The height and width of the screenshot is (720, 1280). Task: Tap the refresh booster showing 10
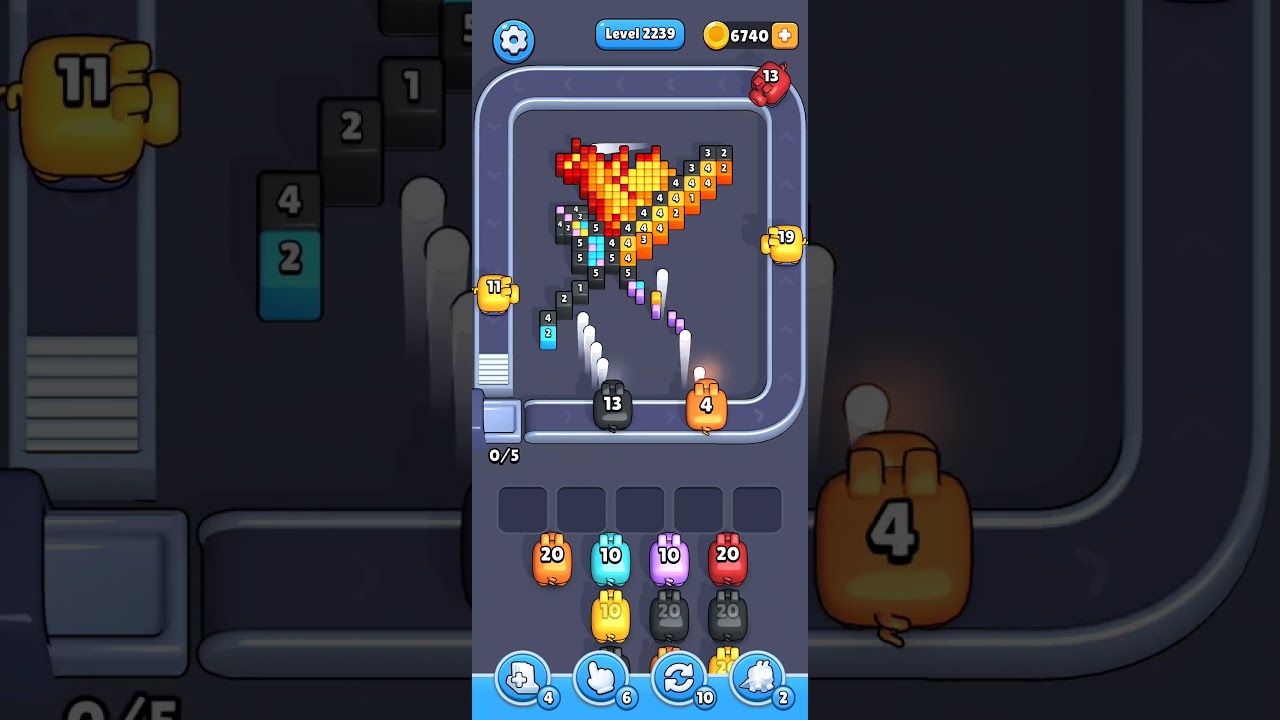pyautogui.click(x=679, y=678)
